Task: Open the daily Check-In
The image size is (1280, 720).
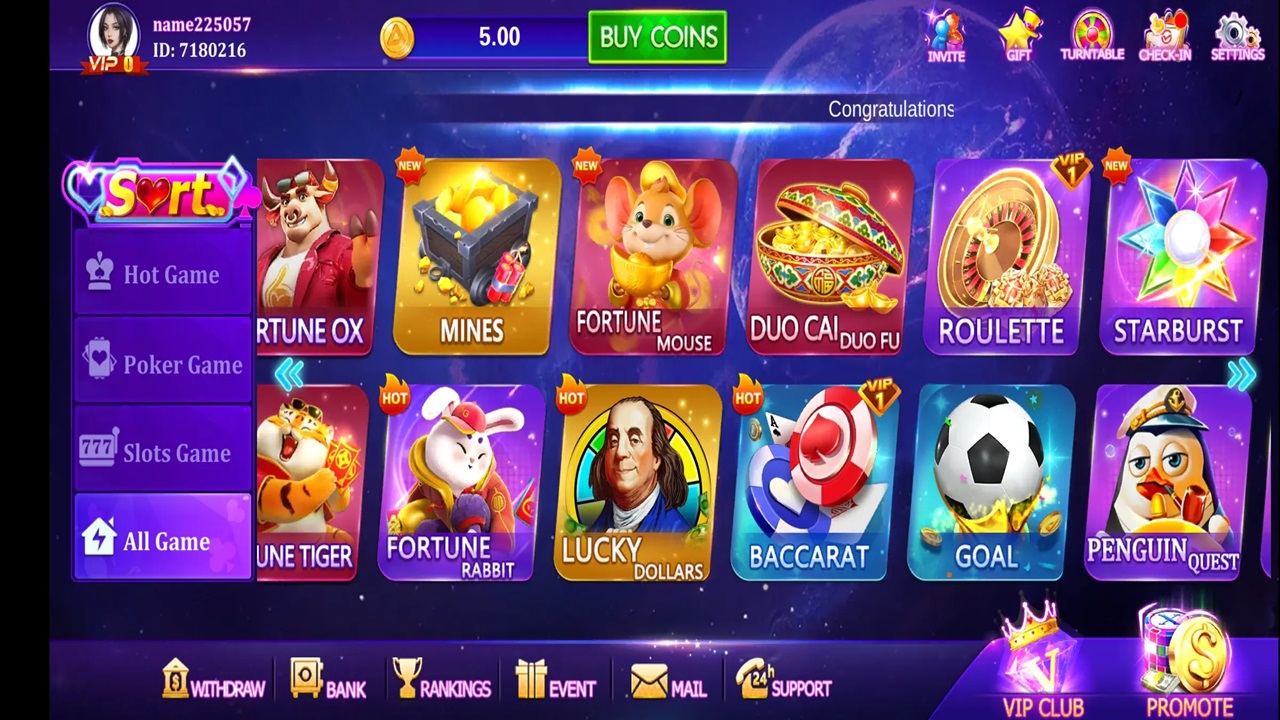Action: coord(1165,37)
